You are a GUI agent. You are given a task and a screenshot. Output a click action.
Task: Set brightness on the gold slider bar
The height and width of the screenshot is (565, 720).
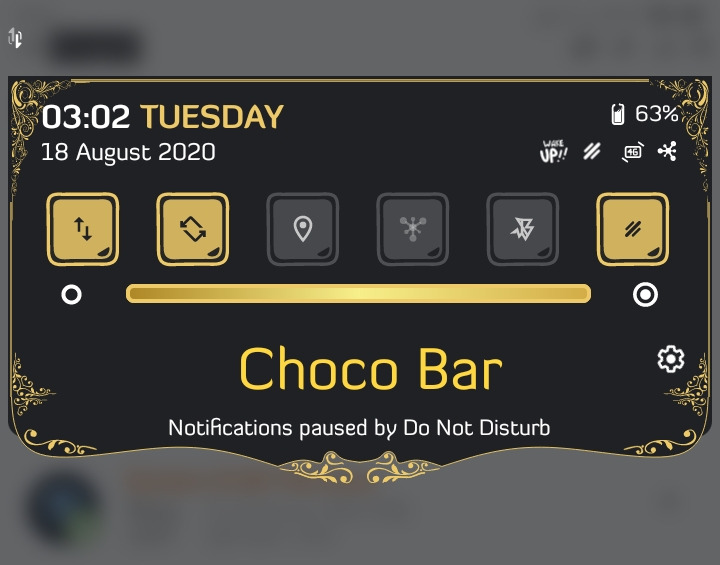358,294
